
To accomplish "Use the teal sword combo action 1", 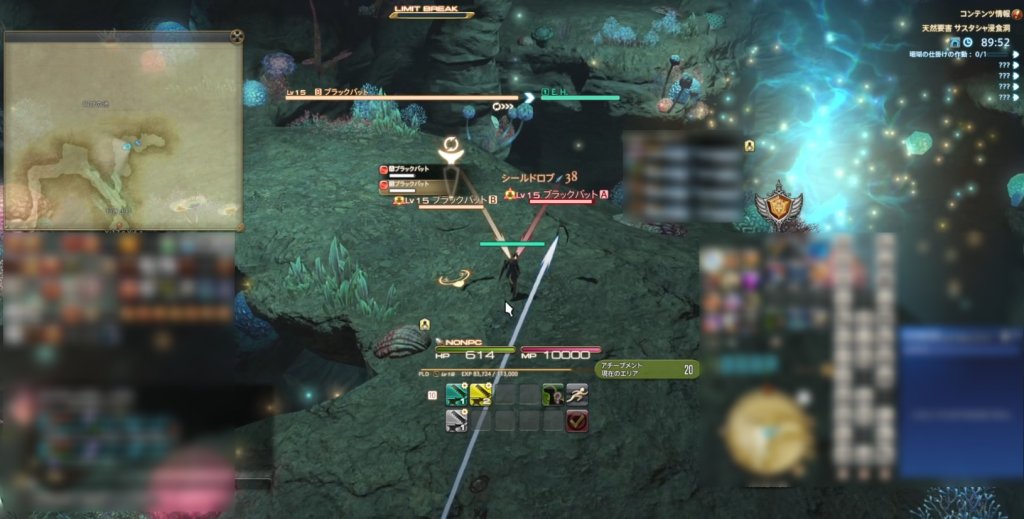I will (457, 395).
